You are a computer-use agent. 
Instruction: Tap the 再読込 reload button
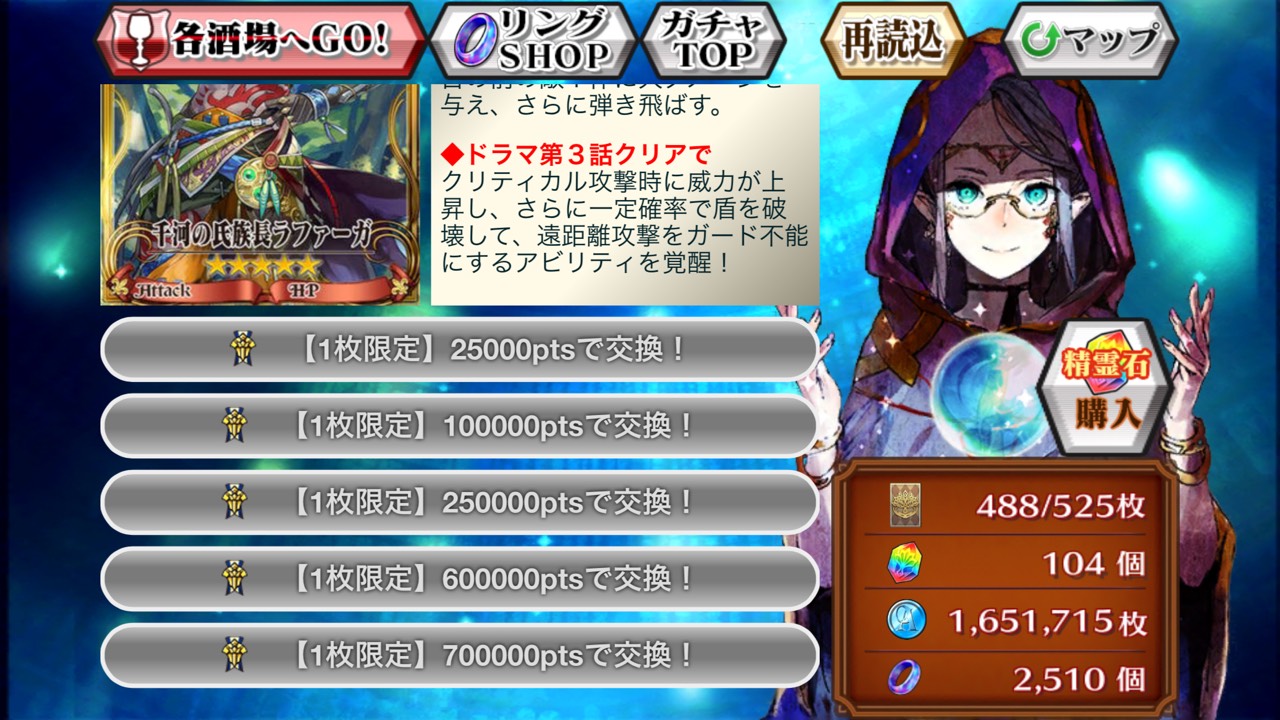[892, 36]
